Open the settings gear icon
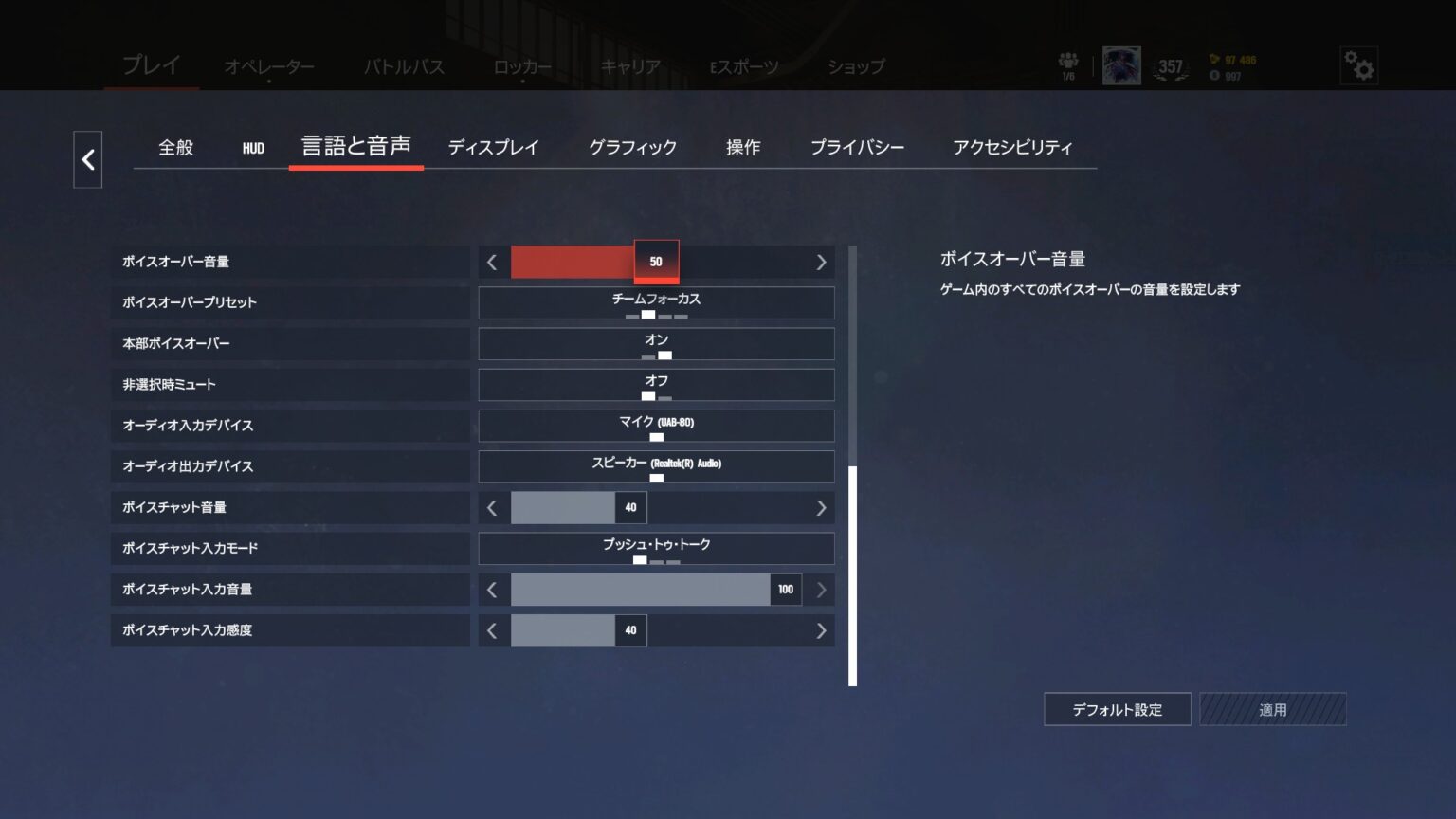This screenshot has width=1456, height=819. [1359, 66]
